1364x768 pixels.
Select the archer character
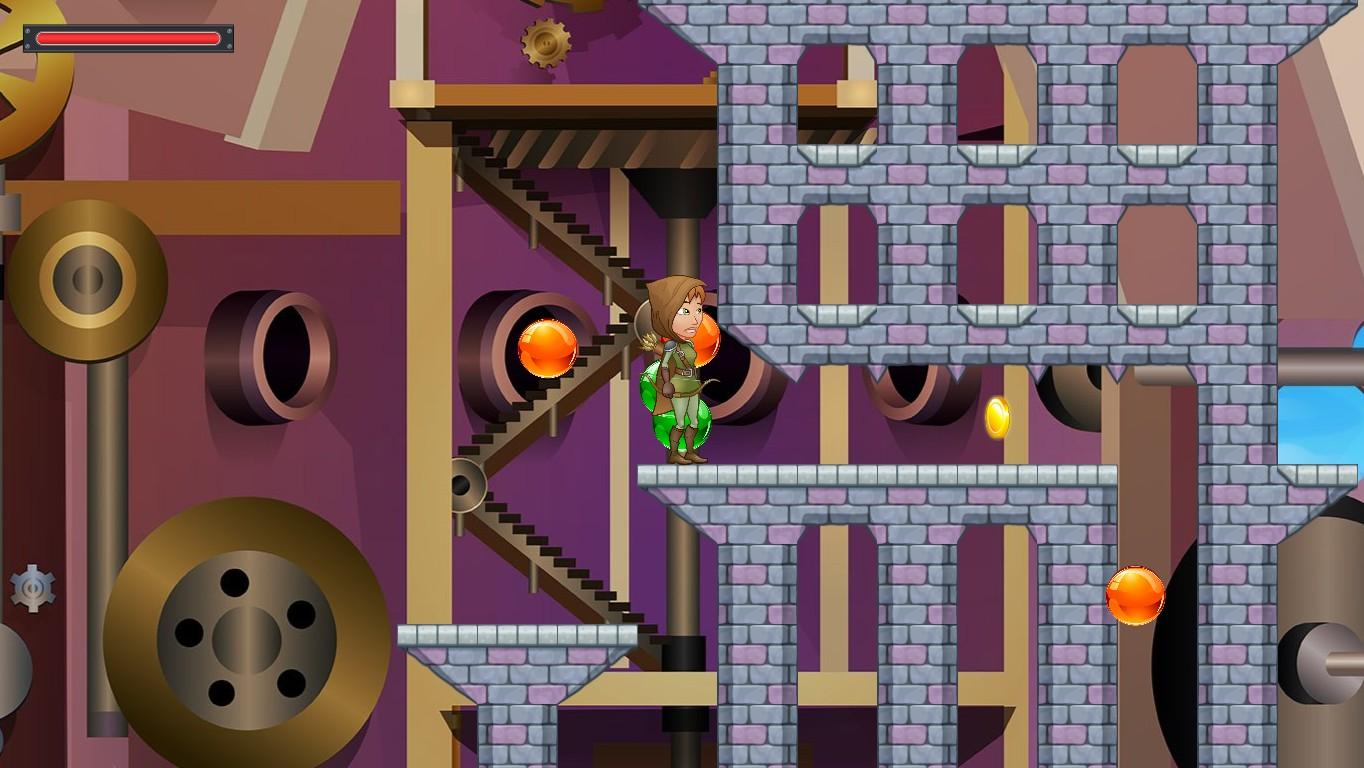[x=682, y=370]
